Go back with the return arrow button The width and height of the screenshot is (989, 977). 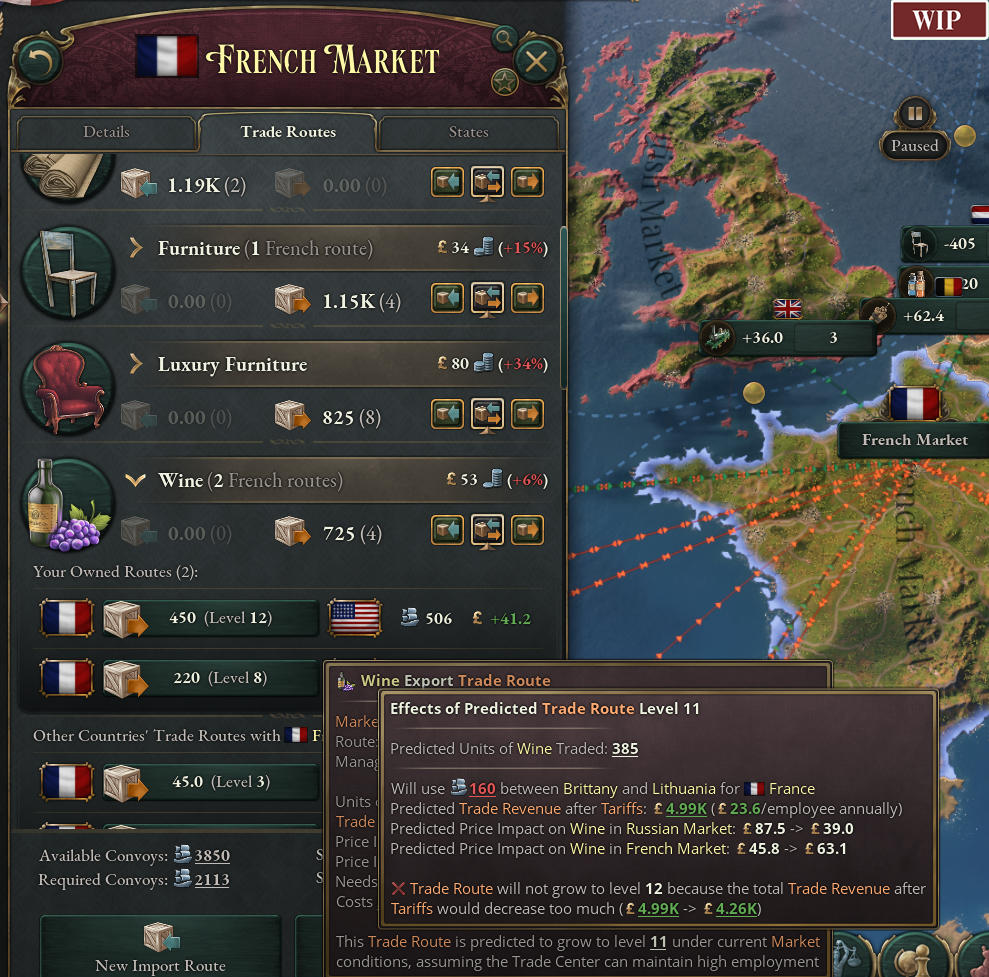click(40, 62)
